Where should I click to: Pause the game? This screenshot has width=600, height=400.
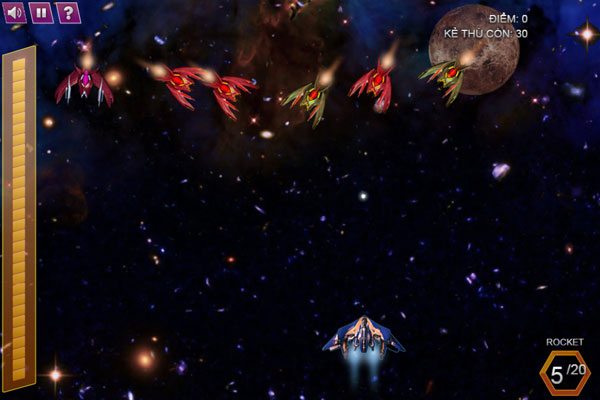click(x=40, y=12)
